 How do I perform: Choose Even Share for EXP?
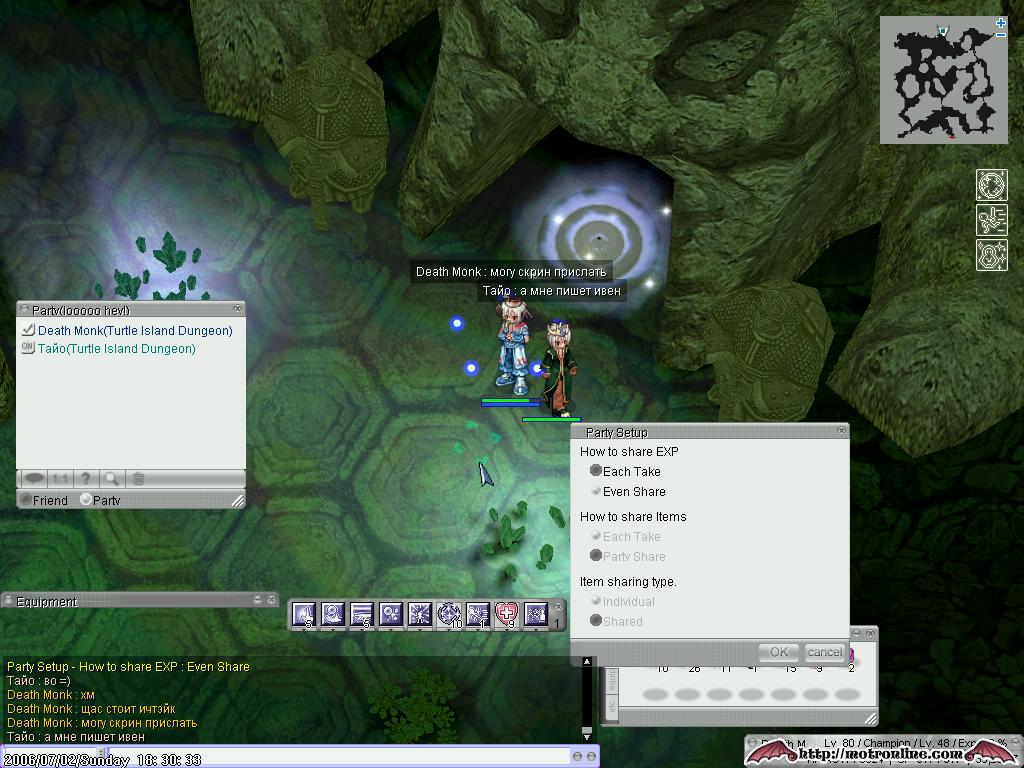click(597, 491)
